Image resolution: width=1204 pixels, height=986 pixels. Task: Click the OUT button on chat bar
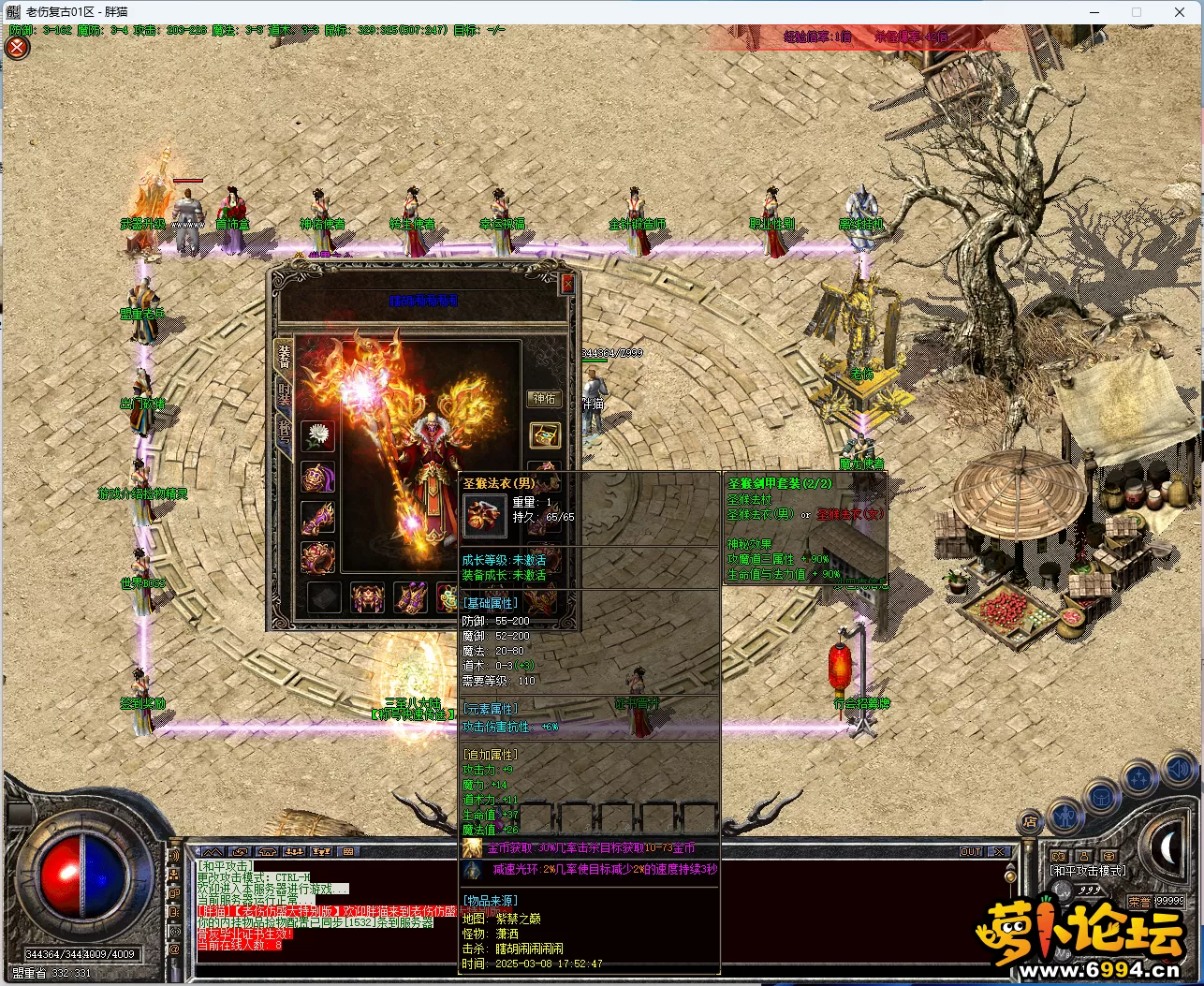pyautogui.click(x=971, y=852)
